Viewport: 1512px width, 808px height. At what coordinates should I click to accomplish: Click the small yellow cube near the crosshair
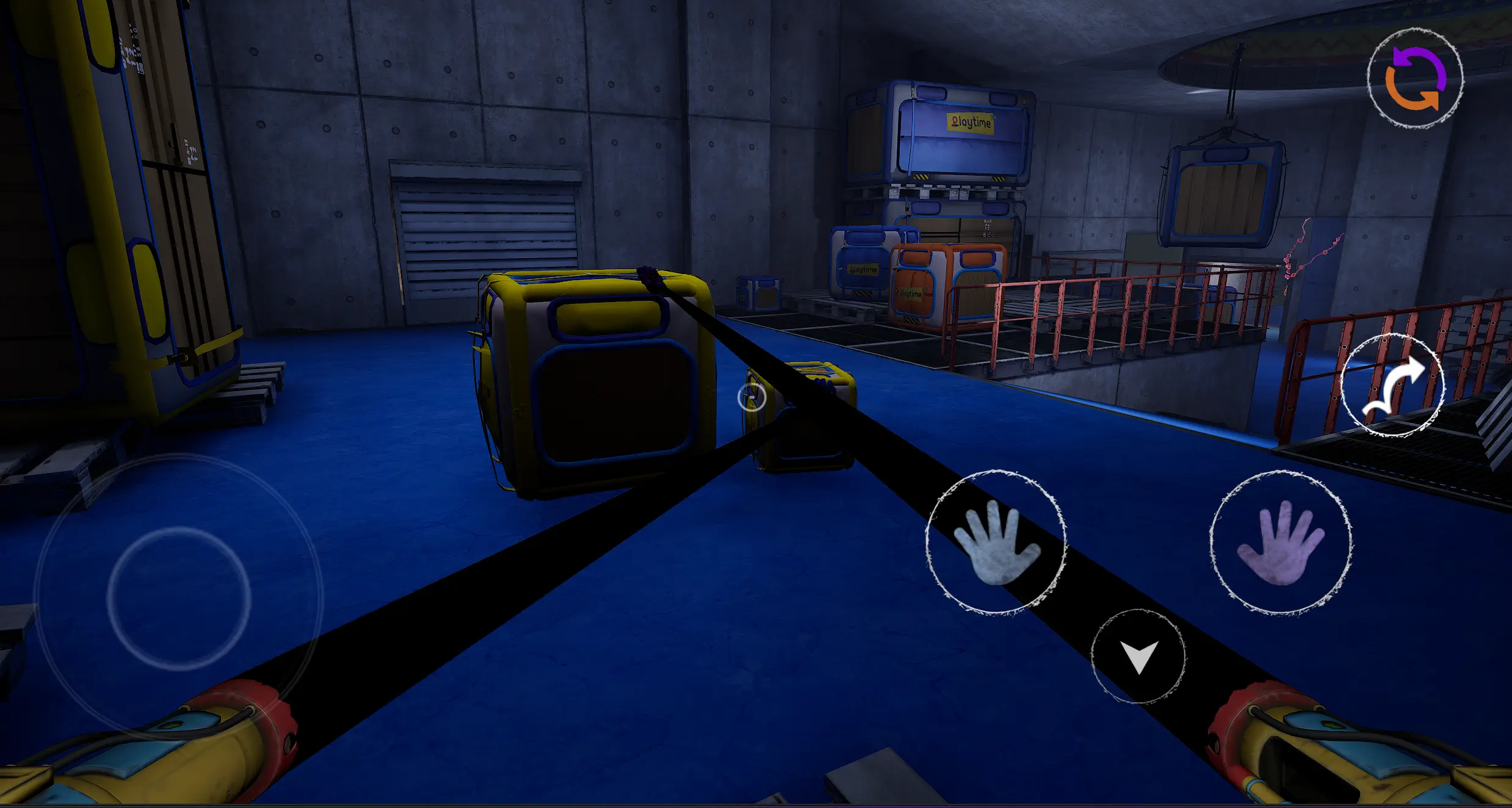[x=800, y=415]
